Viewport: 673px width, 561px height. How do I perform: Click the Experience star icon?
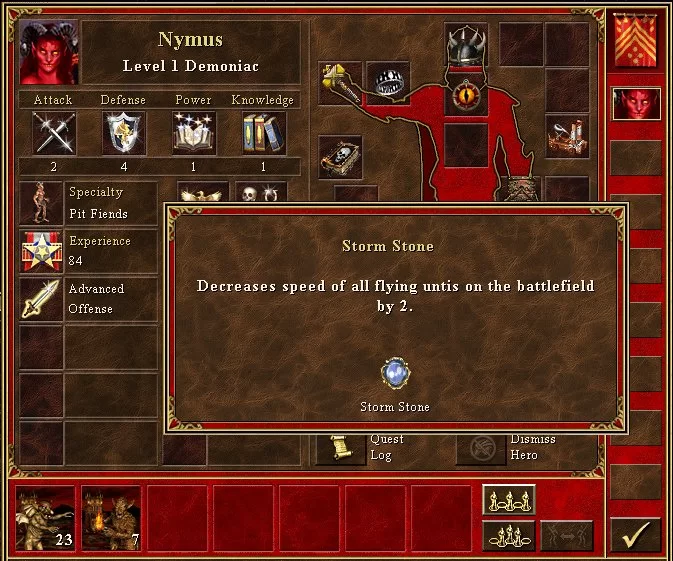click(x=41, y=251)
